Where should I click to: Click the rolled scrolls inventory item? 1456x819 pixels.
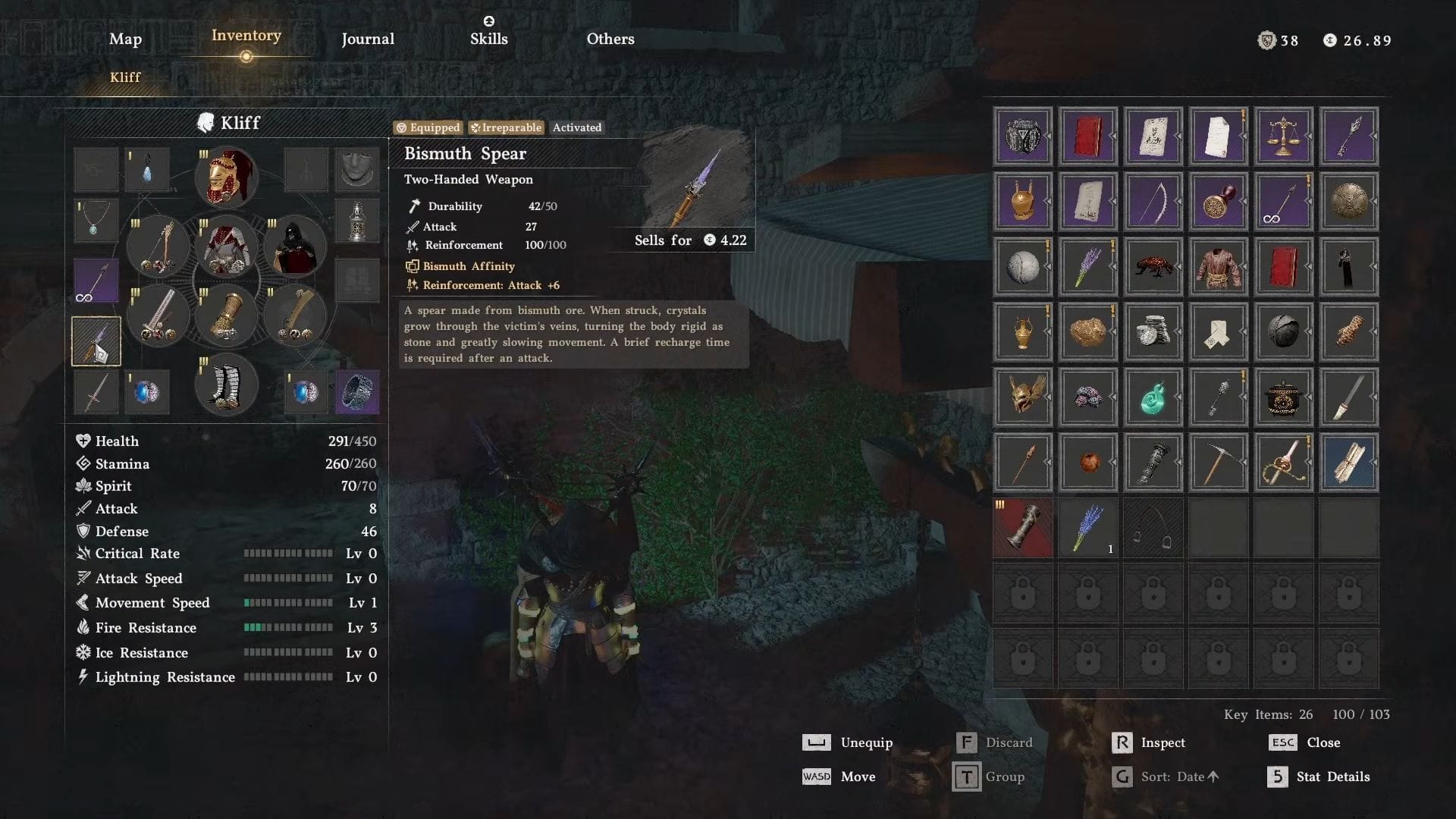pyautogui.click(x=1348, y=463)
